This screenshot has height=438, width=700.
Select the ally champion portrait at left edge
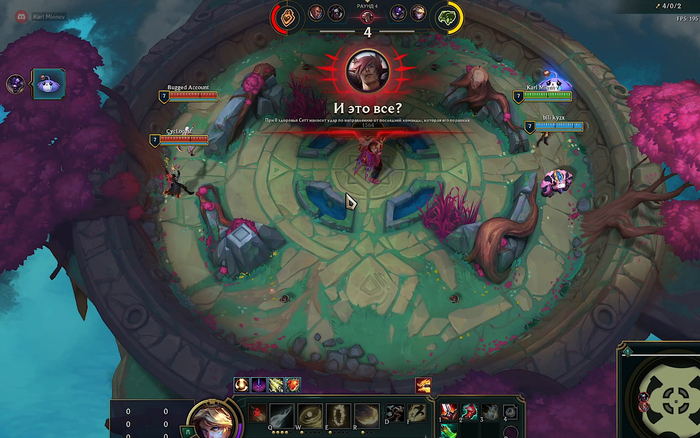[14, 85]
